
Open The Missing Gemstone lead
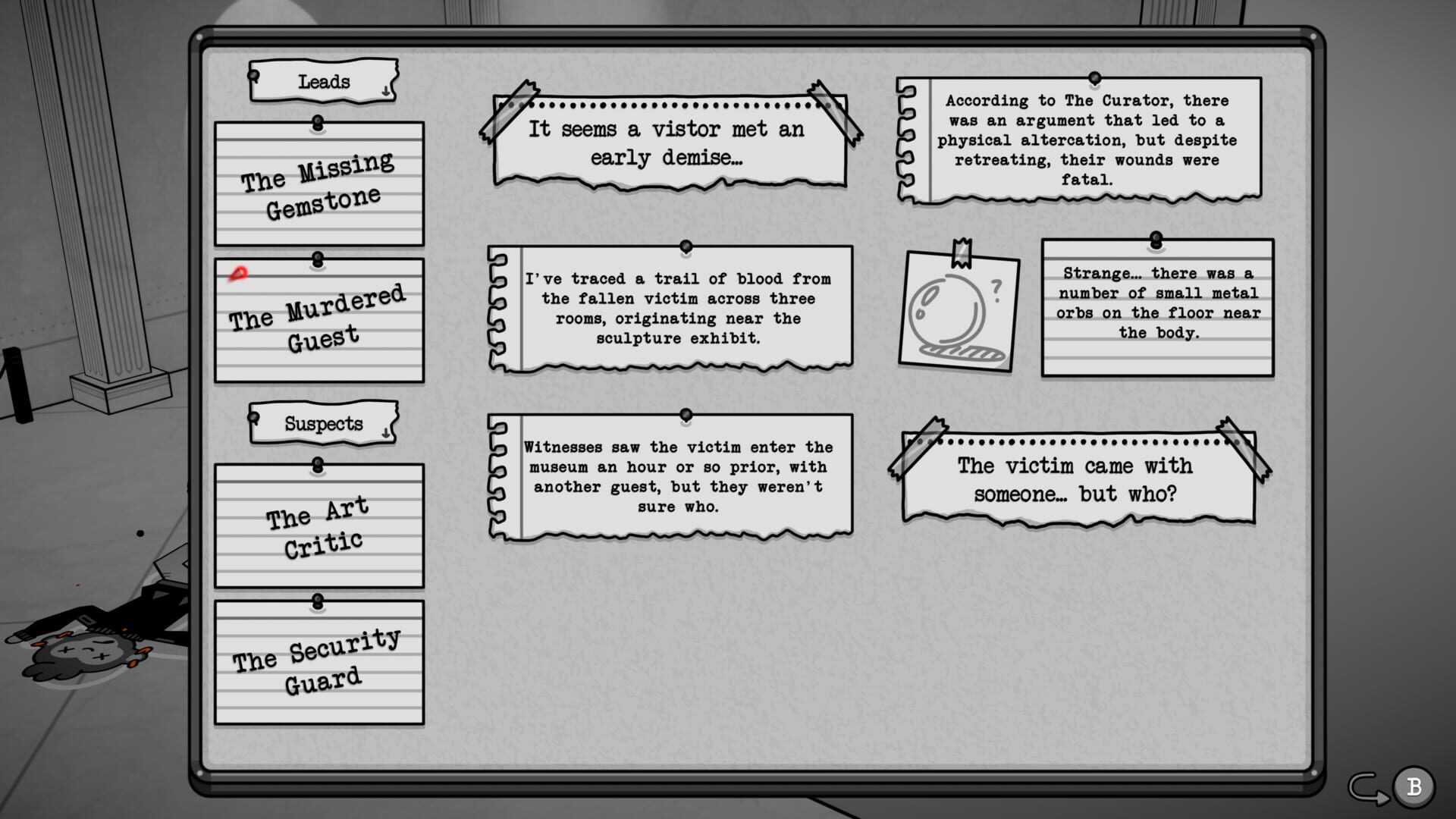[318, 182]
